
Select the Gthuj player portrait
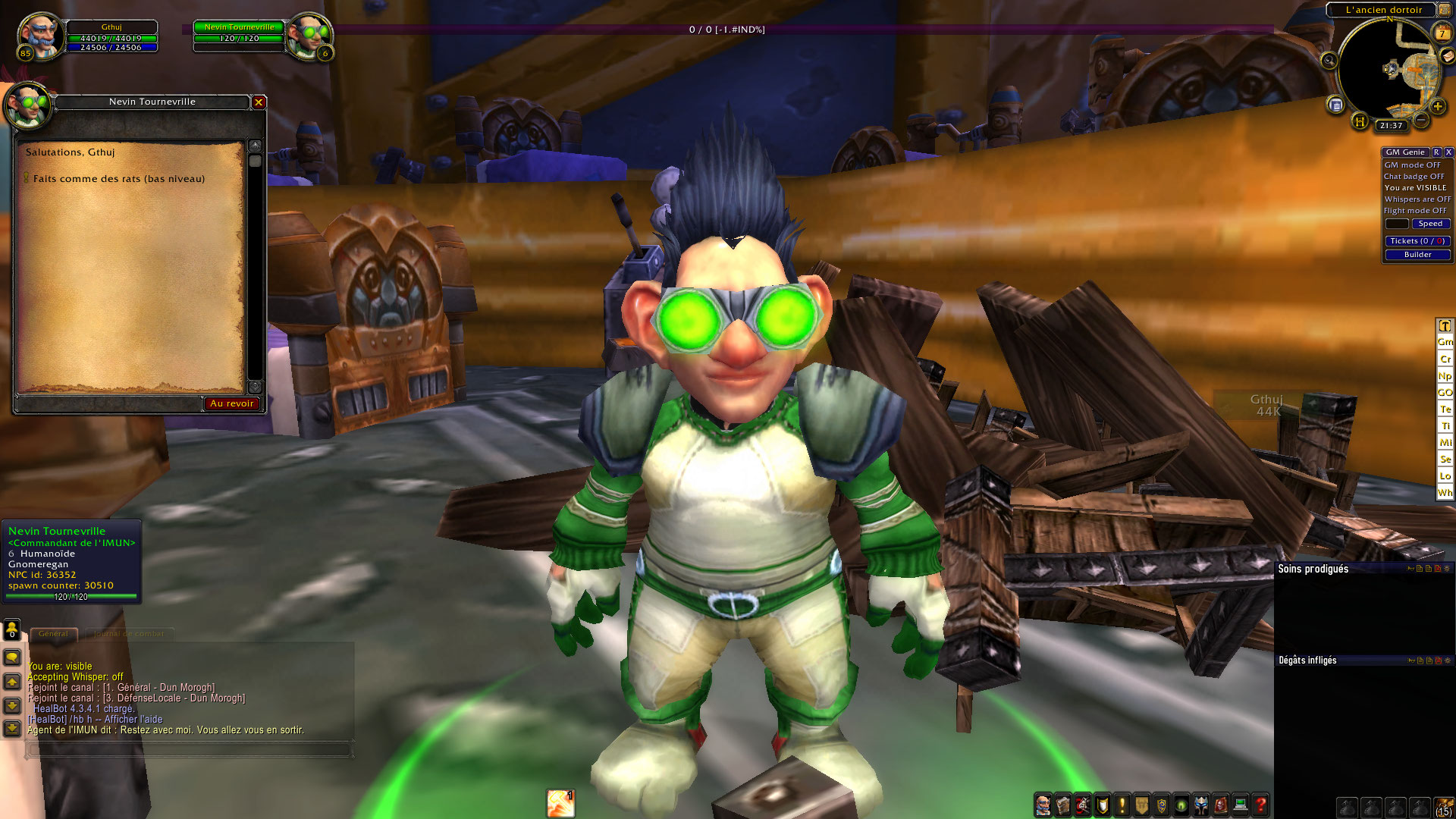pyautogui.click(x=39, y=36)
